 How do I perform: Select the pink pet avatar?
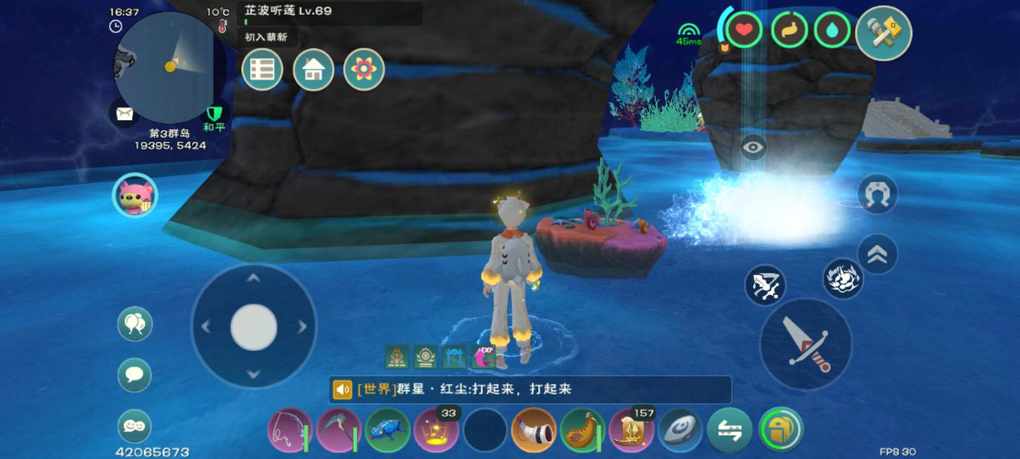click(x=134, y=195)
